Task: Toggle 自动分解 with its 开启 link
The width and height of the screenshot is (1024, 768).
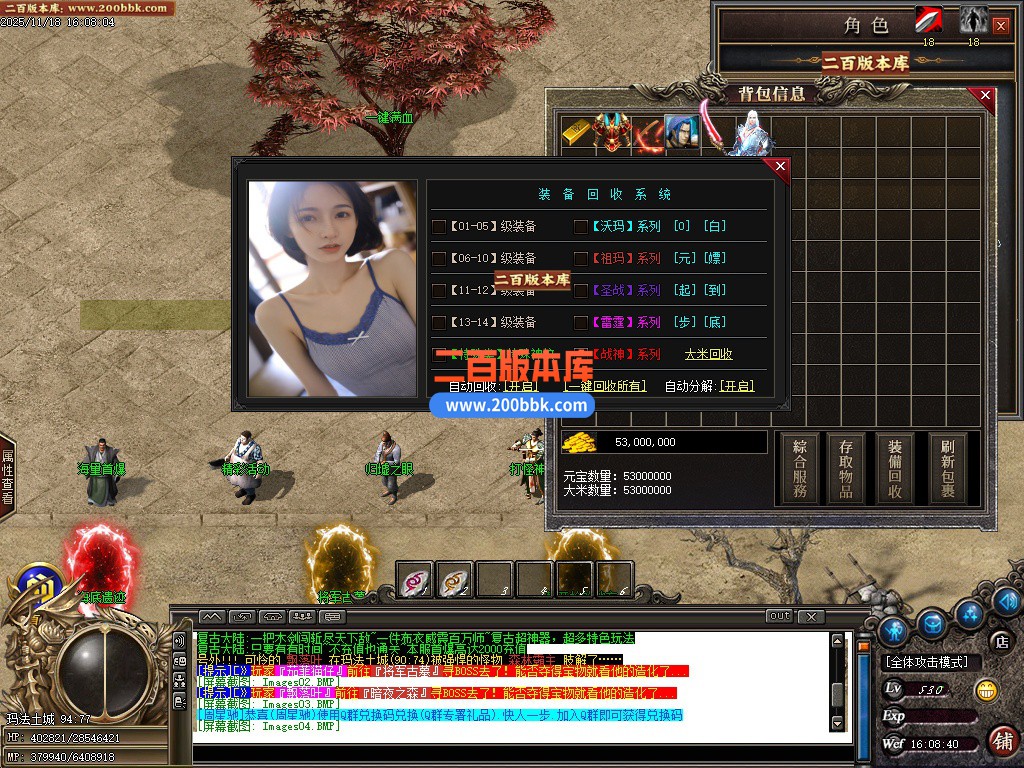Action: point(737,386)
